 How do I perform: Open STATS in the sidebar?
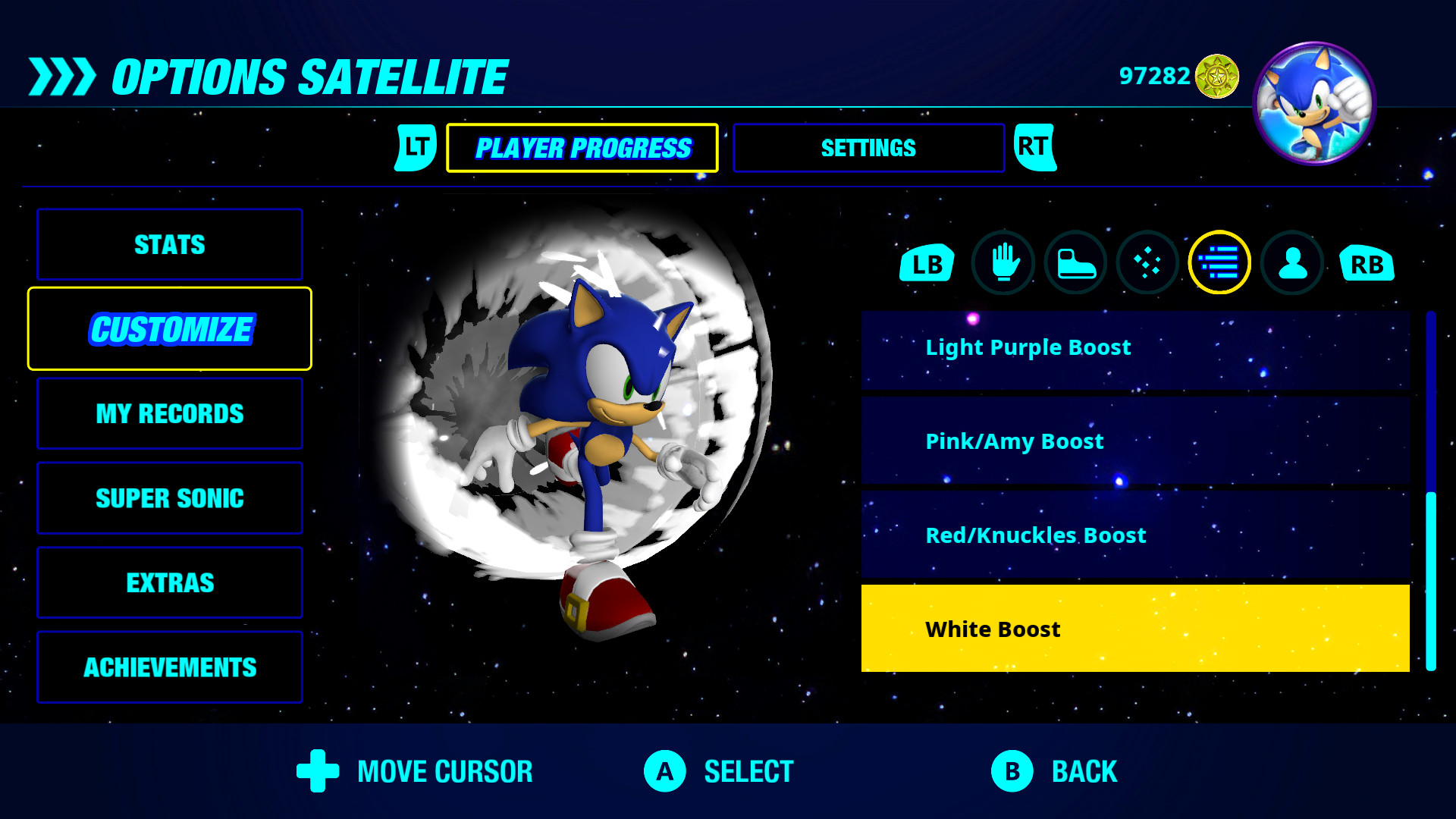pyautogui.click(x=168, y=244)
